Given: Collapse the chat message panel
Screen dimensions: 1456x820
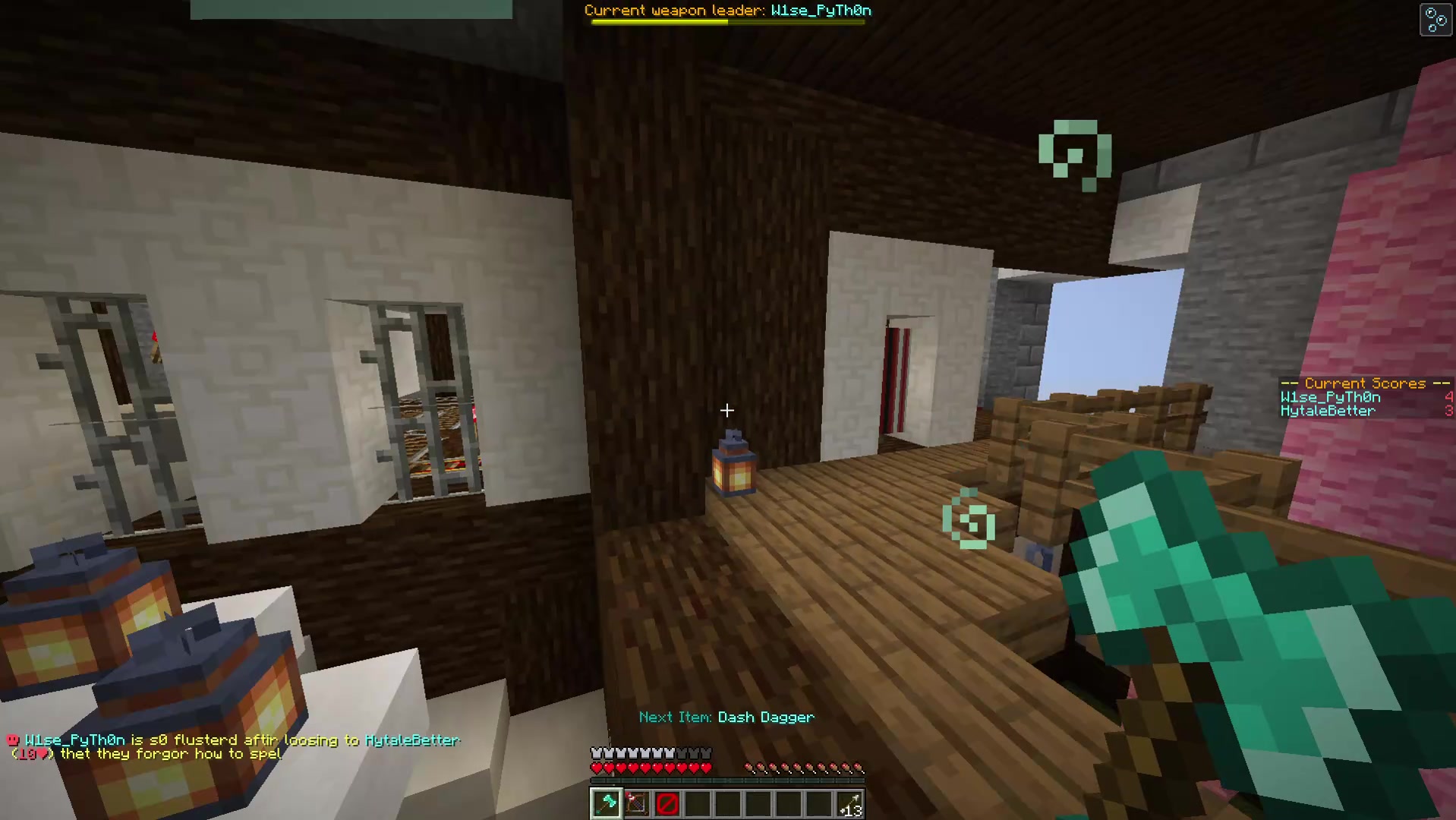Looking at the screenshot, I should [228, 746].
